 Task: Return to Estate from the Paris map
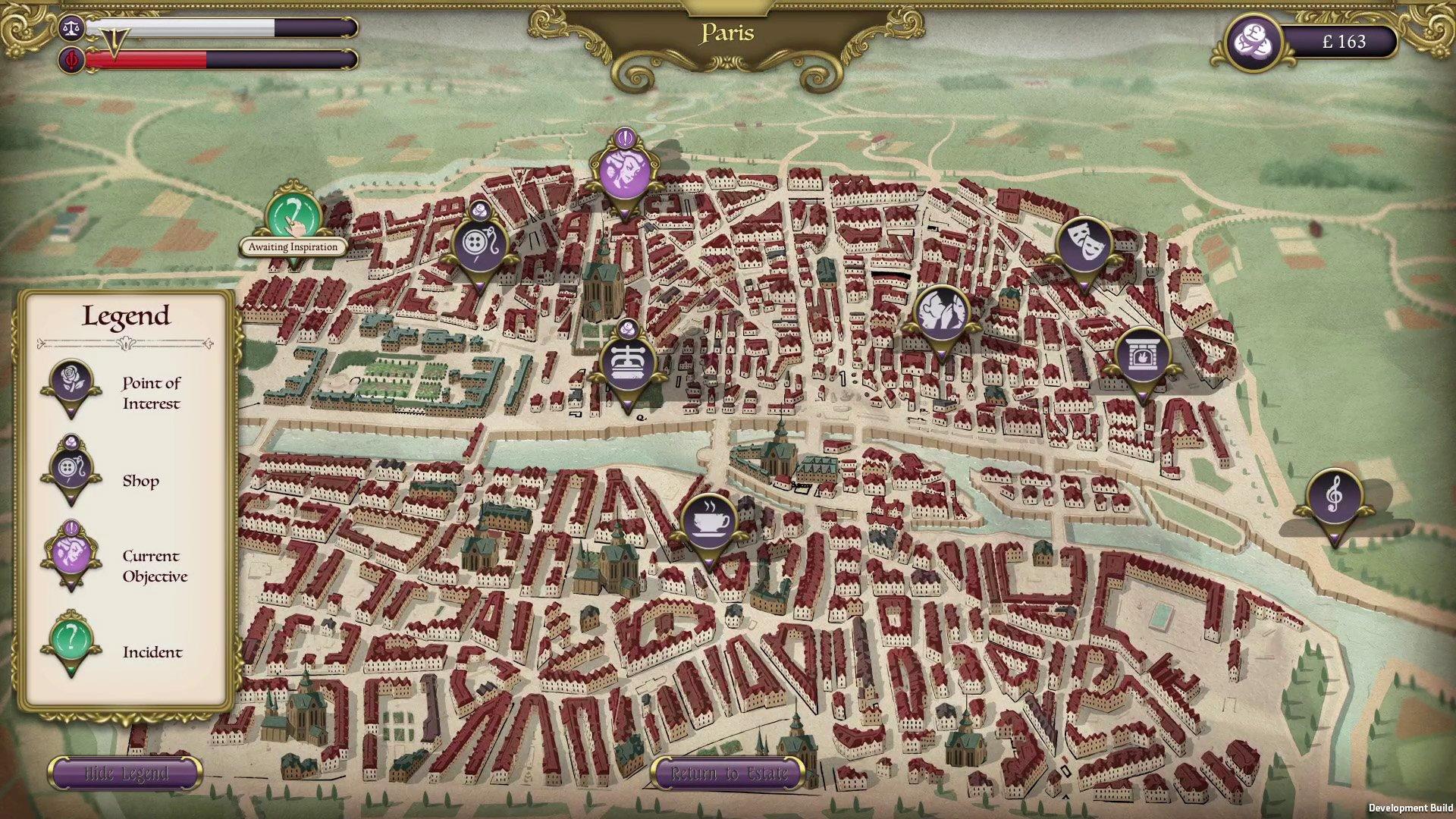pos(729,773)
